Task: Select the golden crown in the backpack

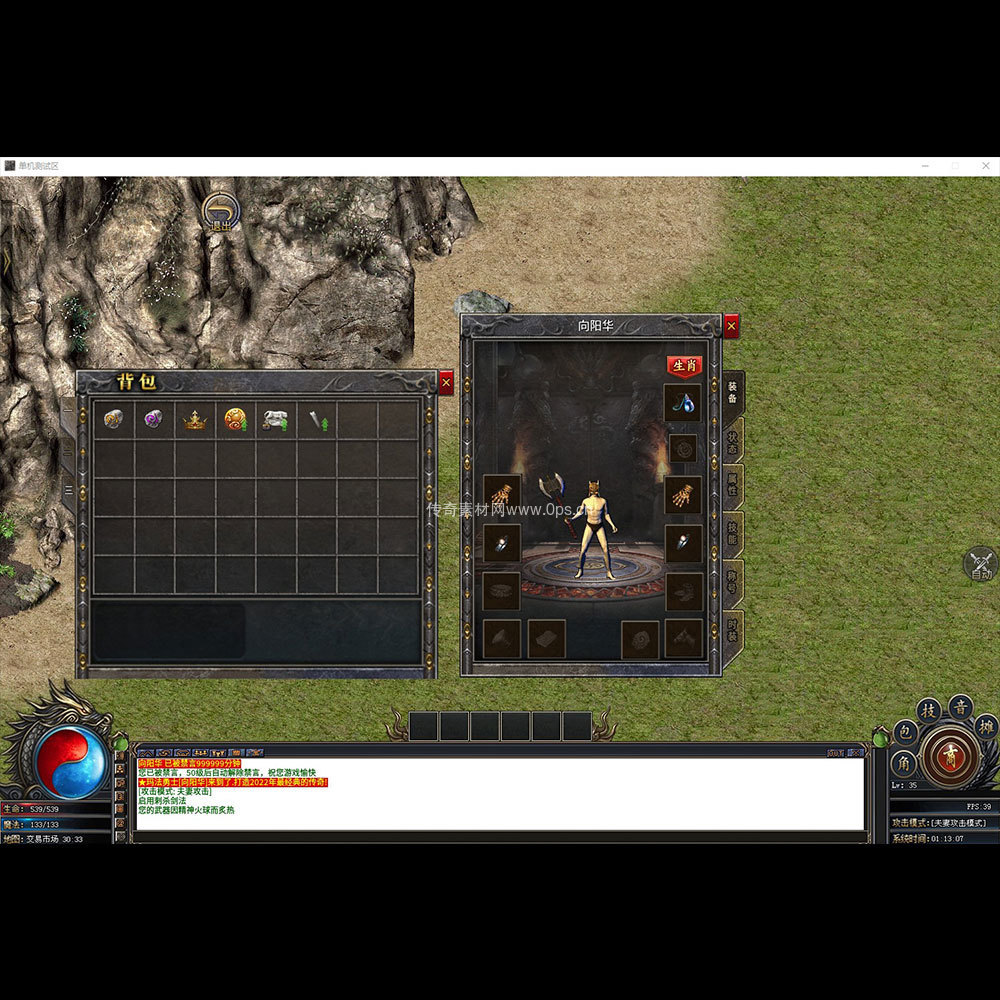Action: click(194, 420)
